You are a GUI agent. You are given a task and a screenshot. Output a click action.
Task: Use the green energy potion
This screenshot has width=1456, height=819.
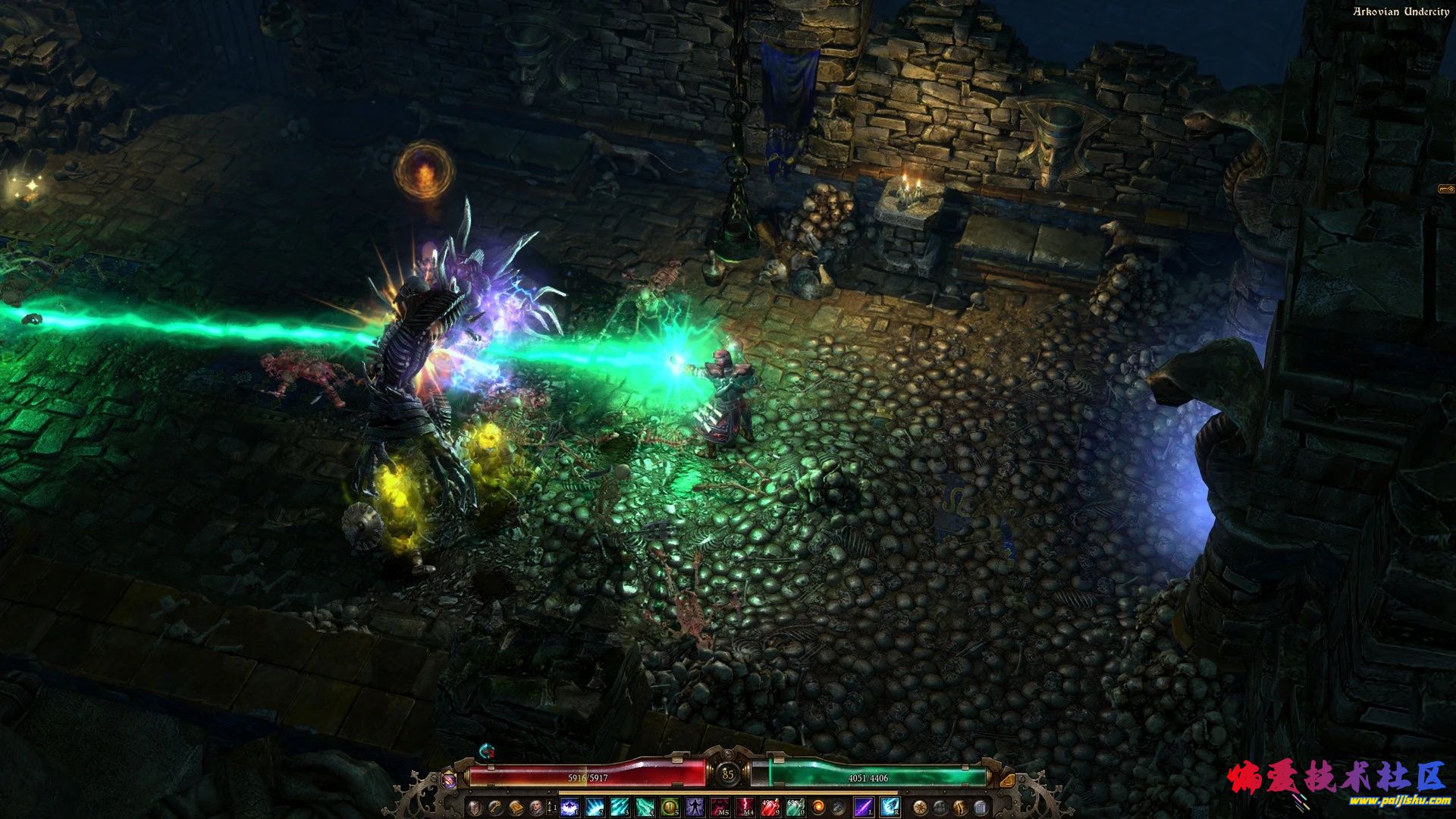tap(795, 807)
